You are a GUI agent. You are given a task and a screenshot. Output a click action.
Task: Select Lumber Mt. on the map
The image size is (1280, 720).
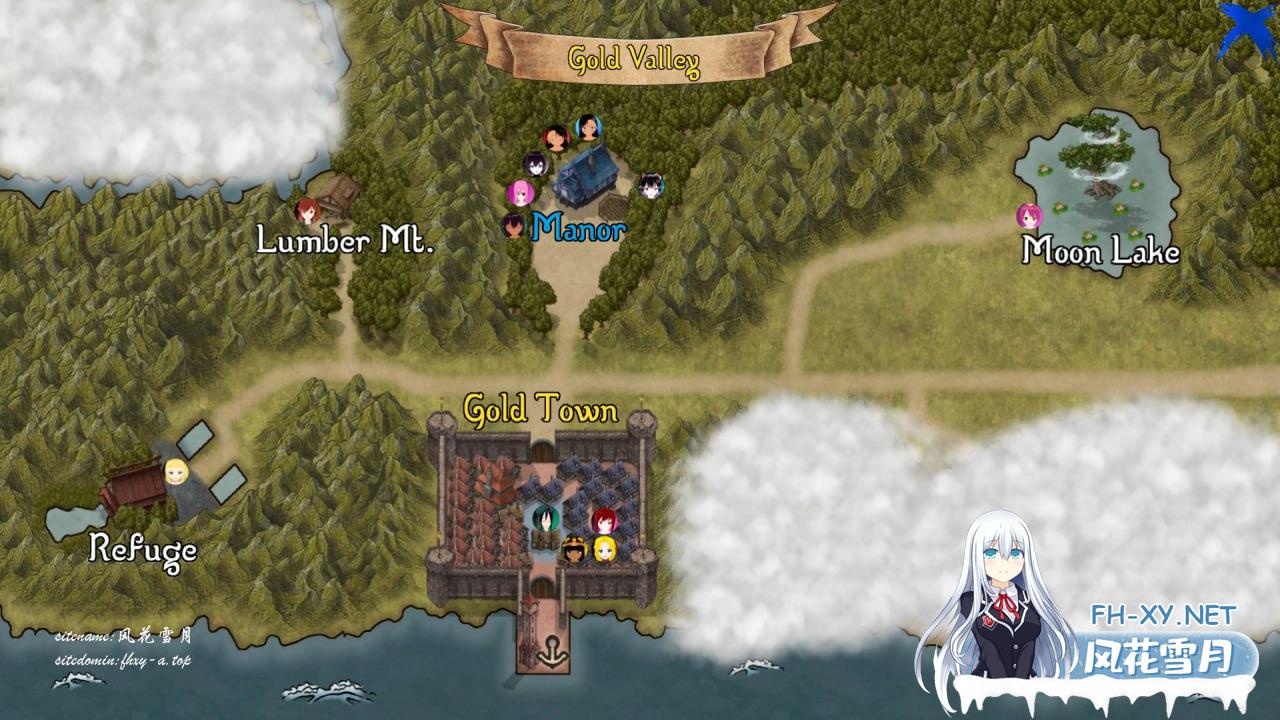[x=345, y=240]
